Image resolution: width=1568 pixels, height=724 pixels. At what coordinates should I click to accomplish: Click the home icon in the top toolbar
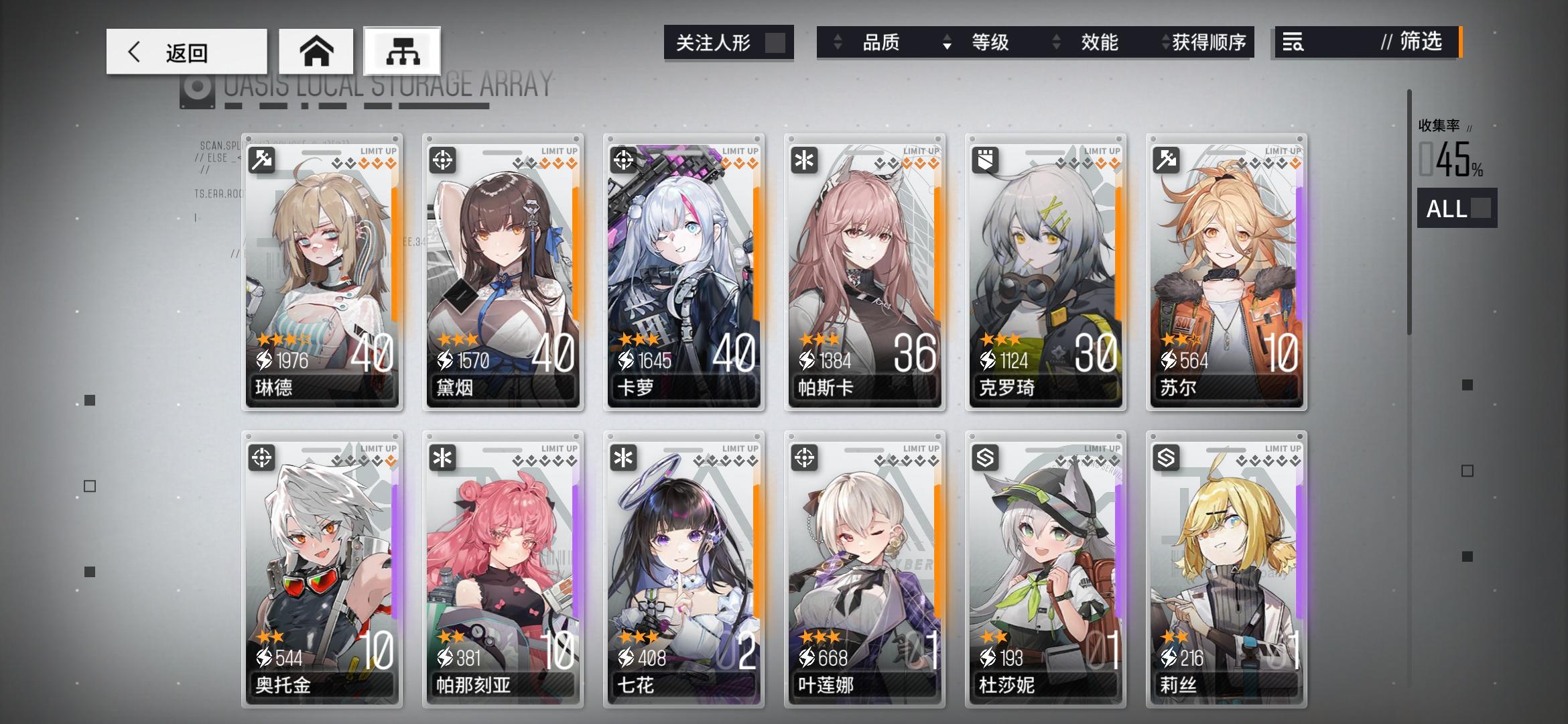click(316, 51)
